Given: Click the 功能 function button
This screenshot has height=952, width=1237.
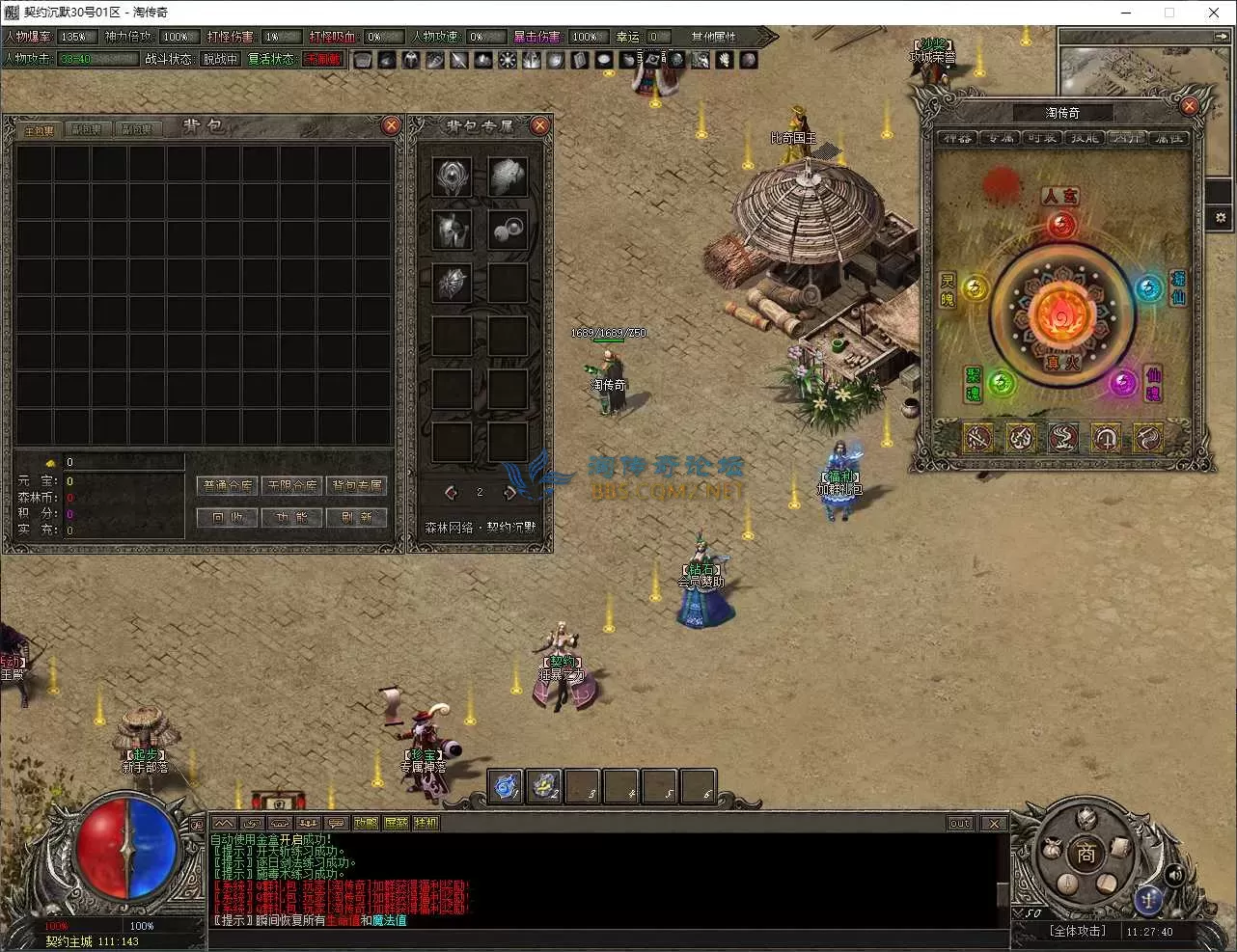Looking at the screenshot, I should click(x=292, y=517).
